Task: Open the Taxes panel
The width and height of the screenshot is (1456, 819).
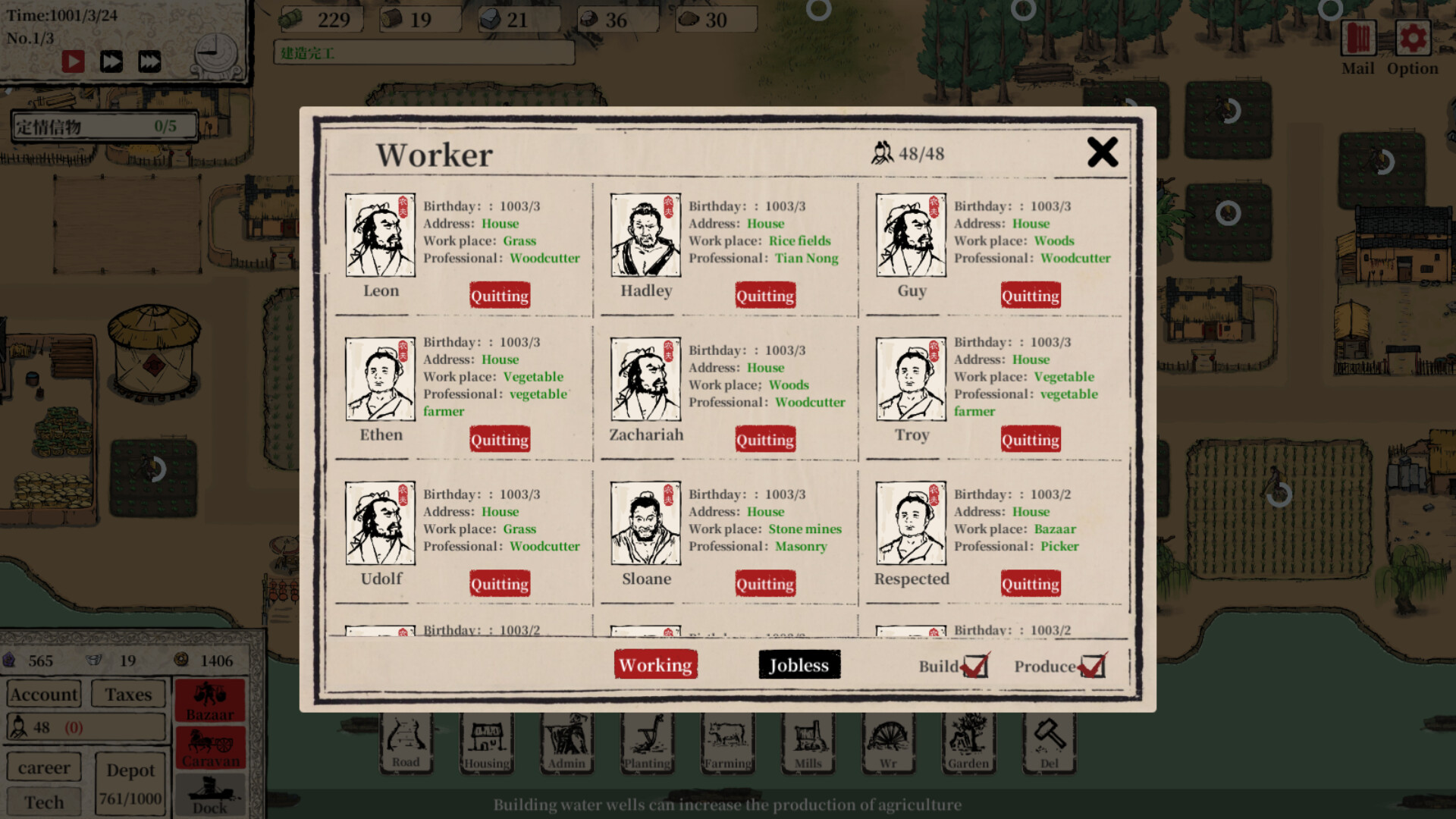Action: click(x=127, y=694)
